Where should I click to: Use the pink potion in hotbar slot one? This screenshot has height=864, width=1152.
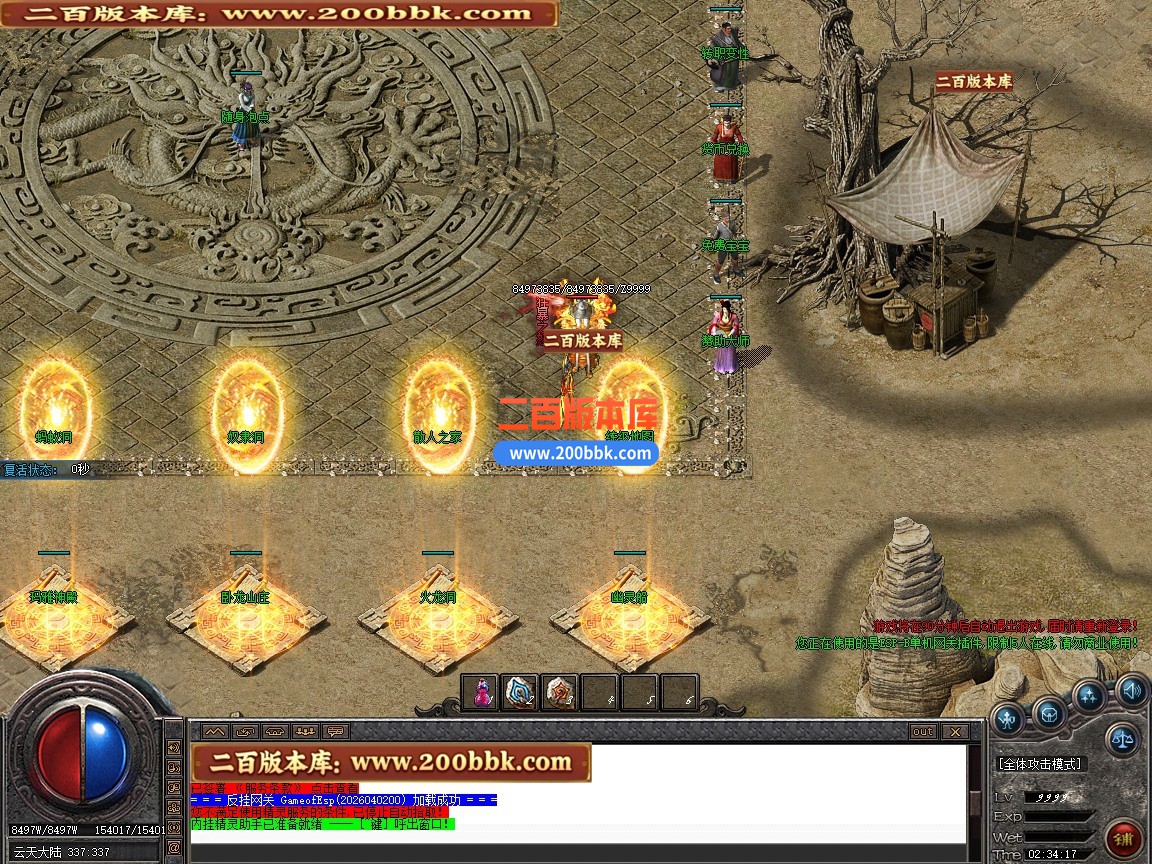point(480,692)
